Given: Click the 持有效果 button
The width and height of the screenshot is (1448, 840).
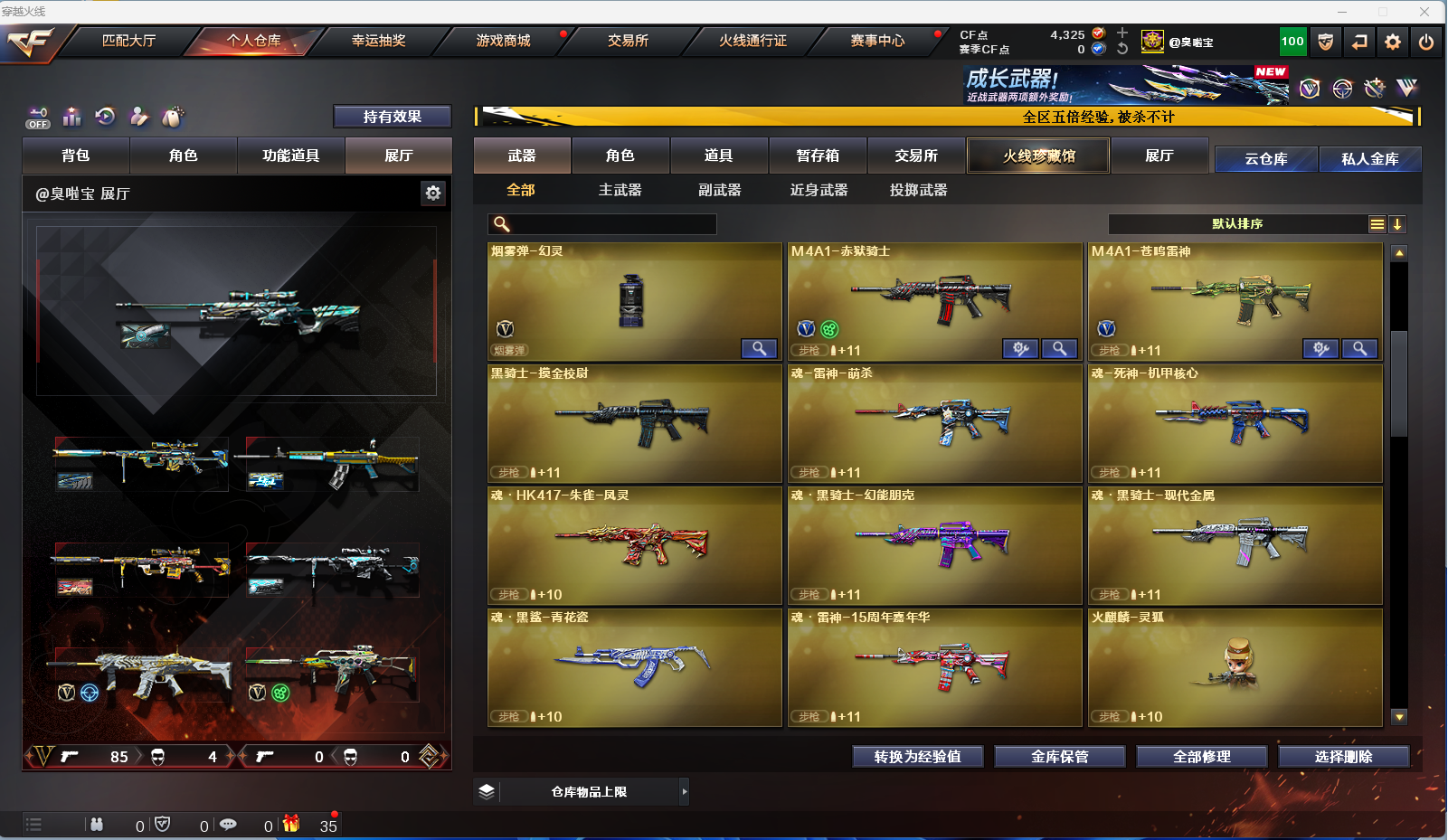Looking at the screenshot, I should (x=392, y=117).
